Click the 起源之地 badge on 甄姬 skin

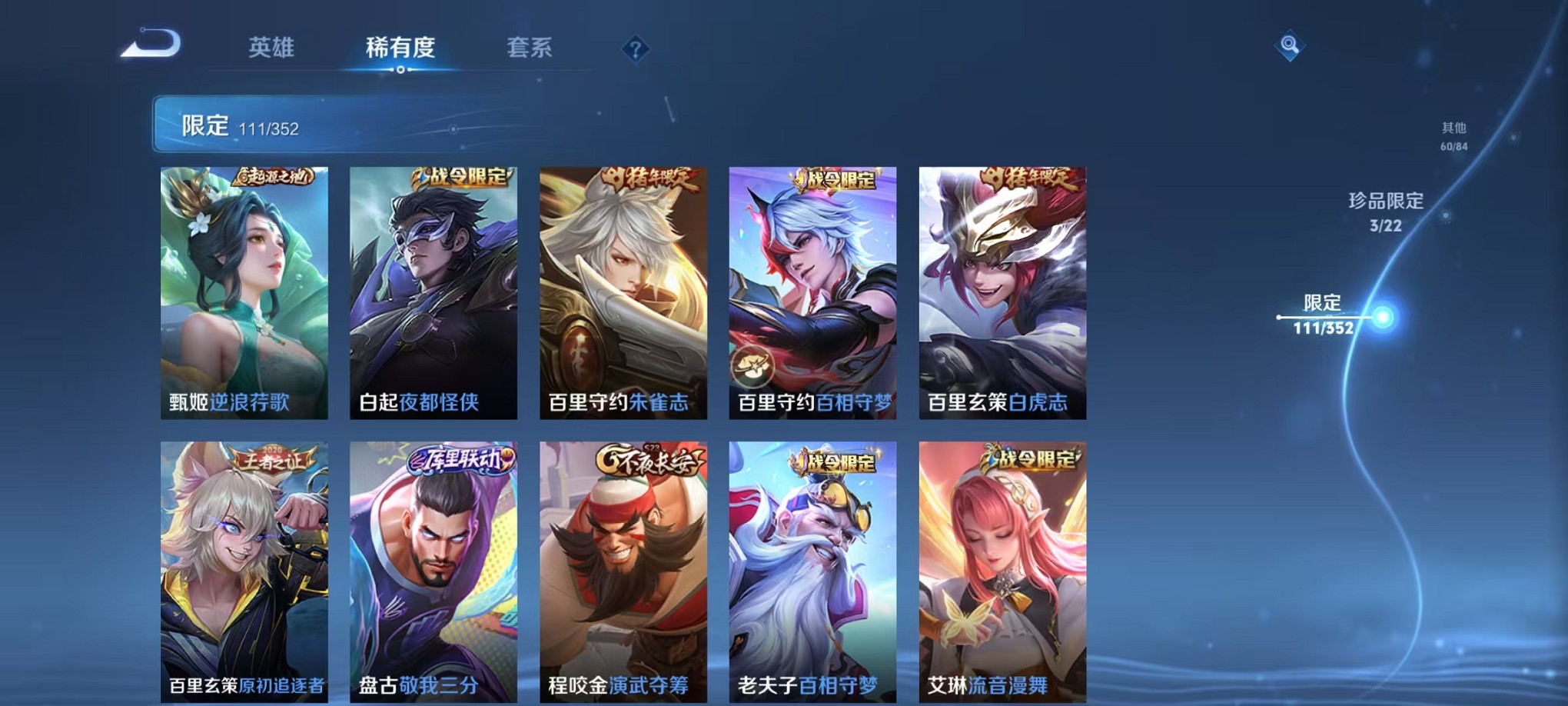coord(273,176)
